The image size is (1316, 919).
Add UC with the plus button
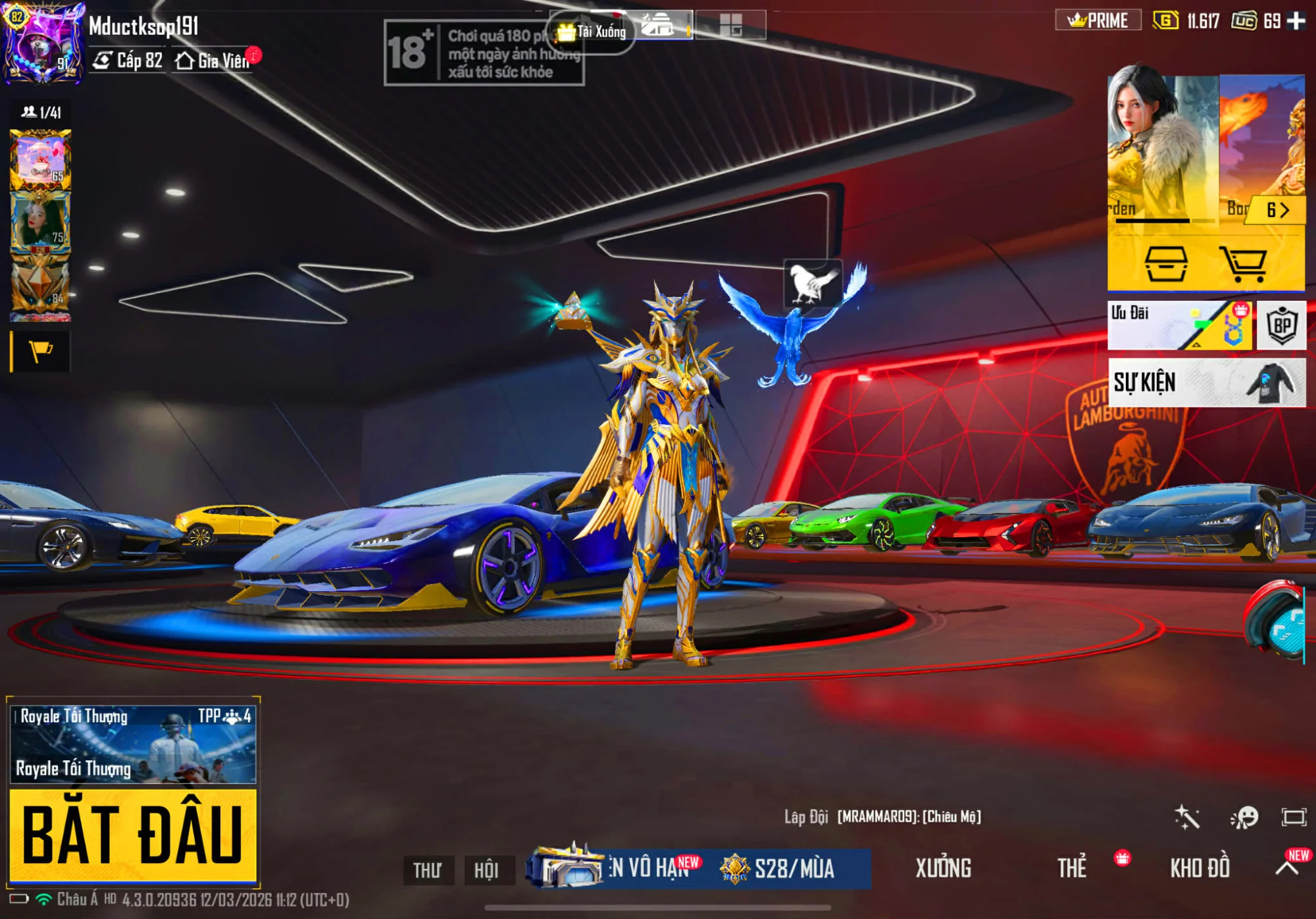coord(1296,21)
